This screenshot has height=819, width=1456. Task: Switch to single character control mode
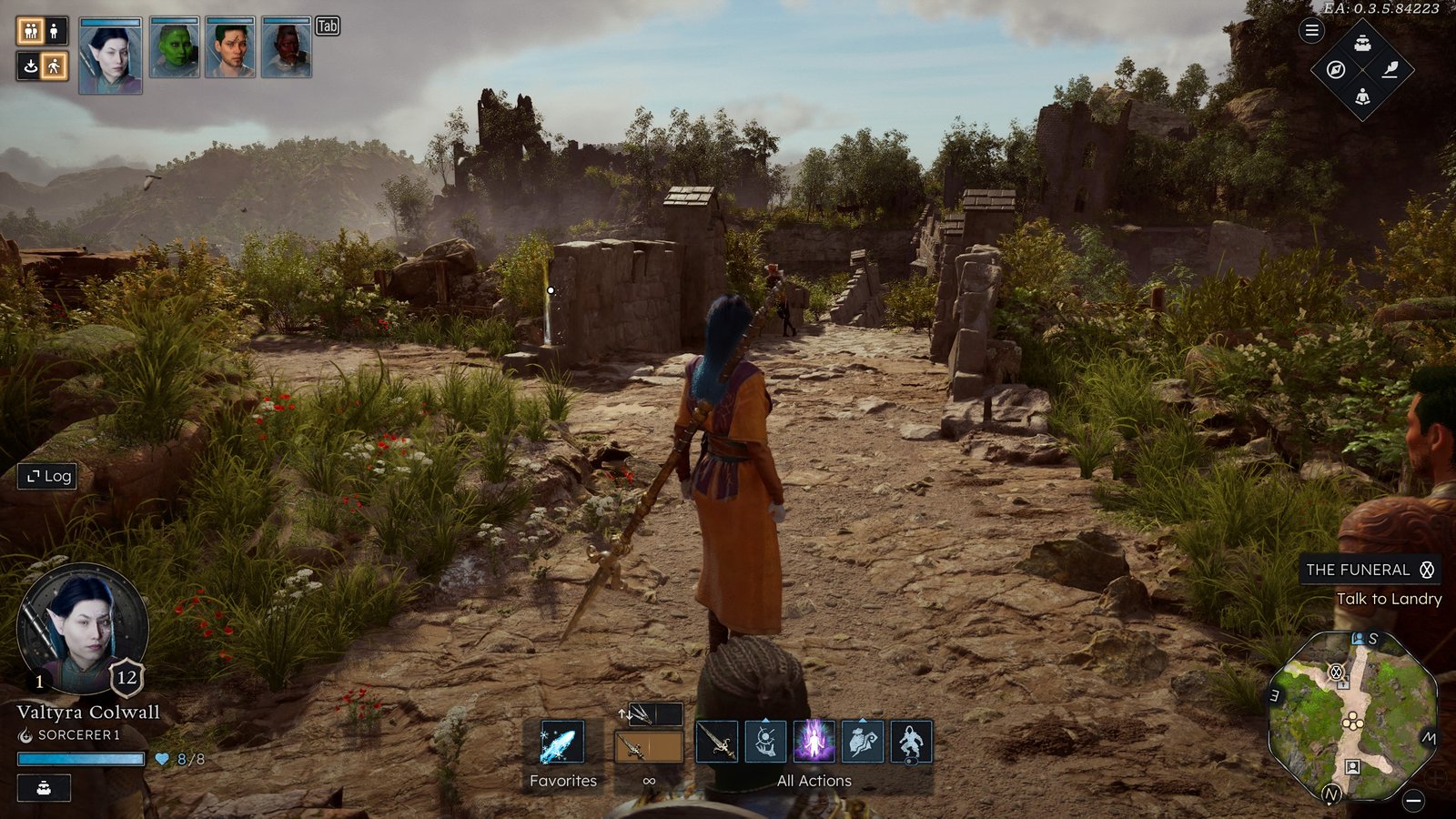pos(55,31)
